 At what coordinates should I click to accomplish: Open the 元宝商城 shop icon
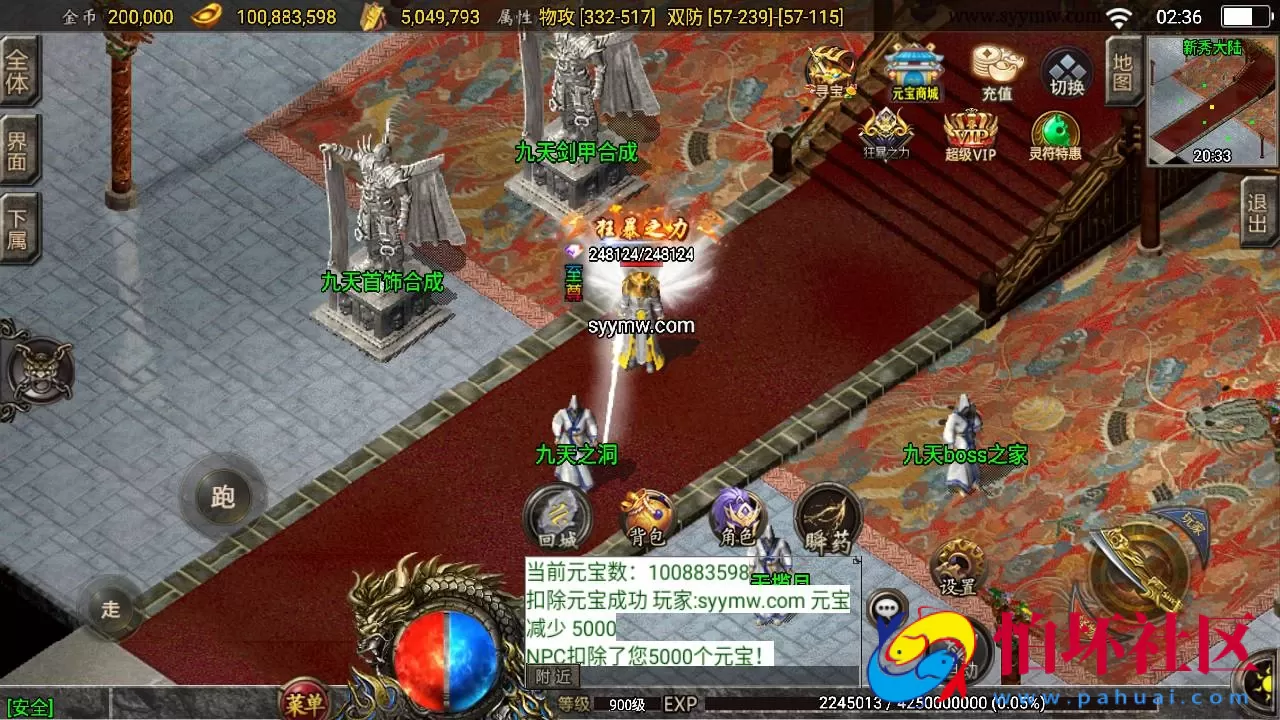pos(915,72)
